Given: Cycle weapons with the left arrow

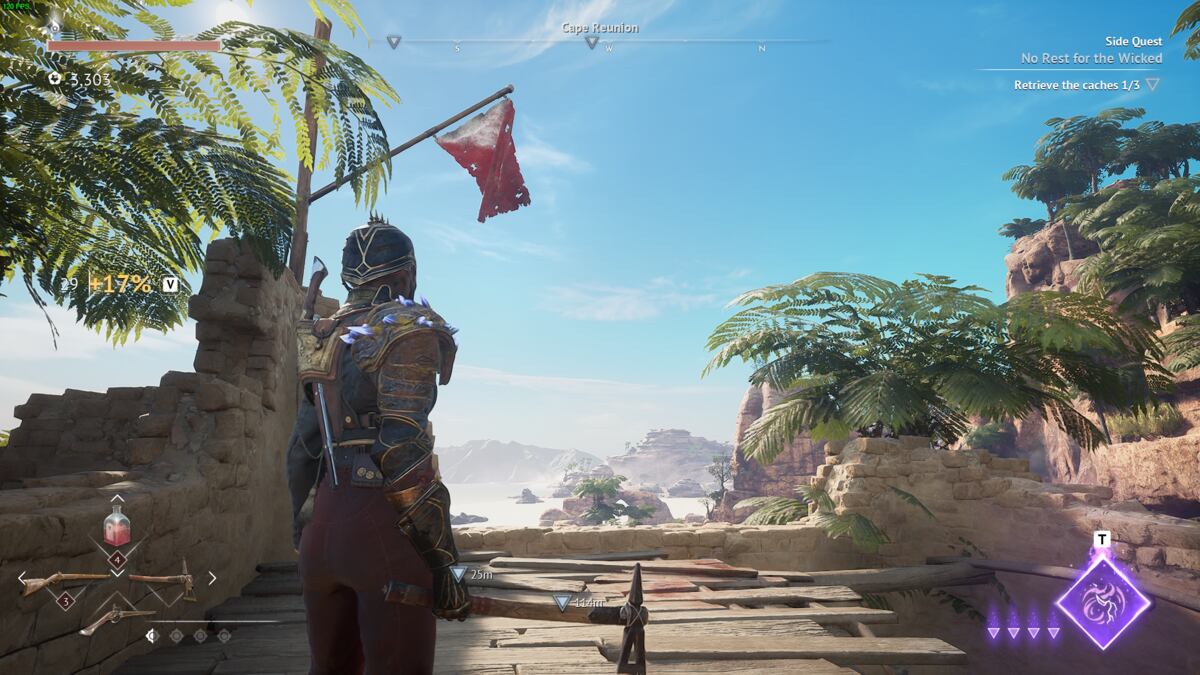Looking at the screenshot, I should (x=22, y=578).
